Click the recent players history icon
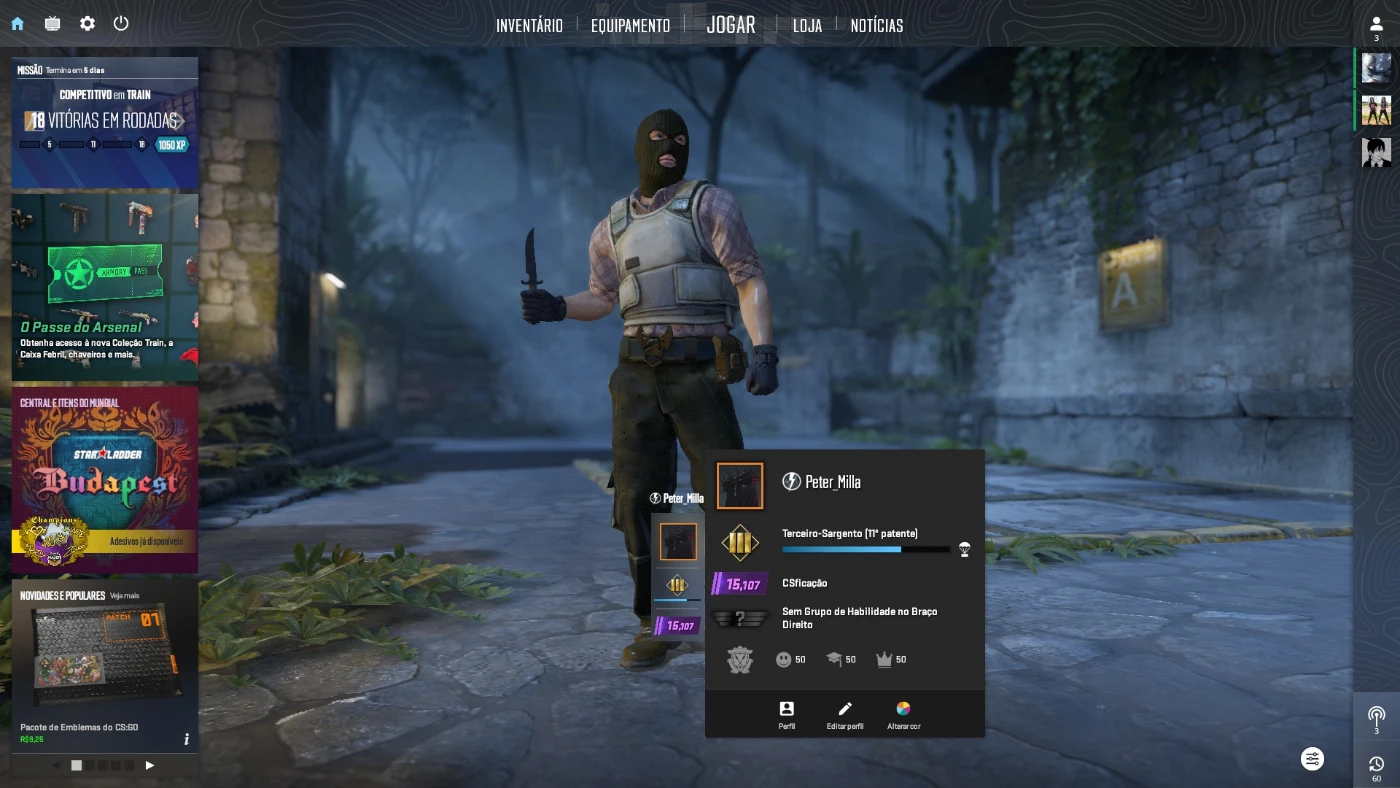 pyautogui.click(x=1376, y=766)
